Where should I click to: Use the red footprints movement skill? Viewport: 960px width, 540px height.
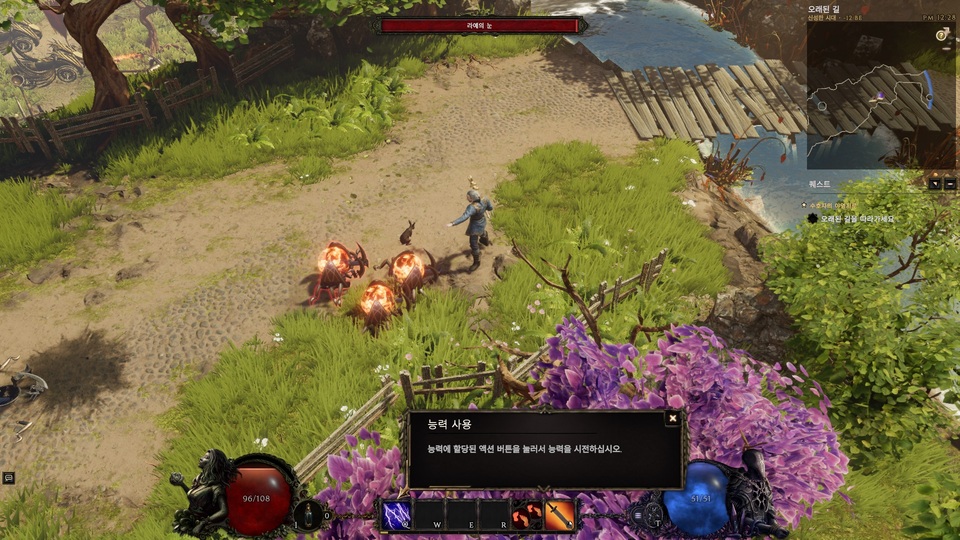click(x=527, y=515)
